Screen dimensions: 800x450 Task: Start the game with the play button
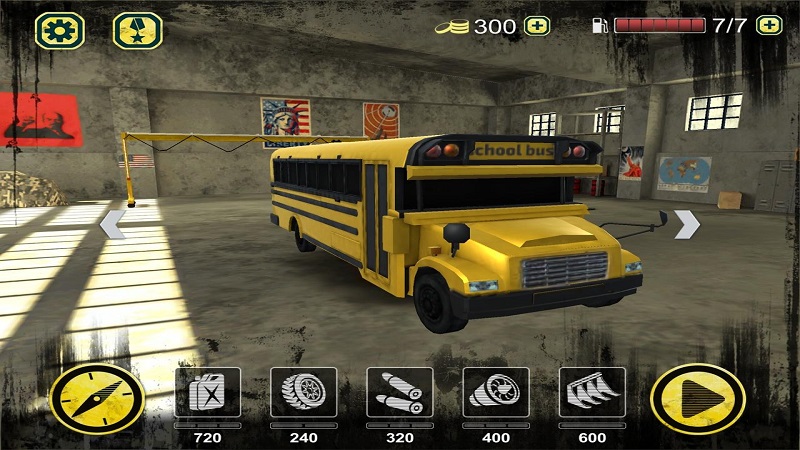click(x=697, y=397)
